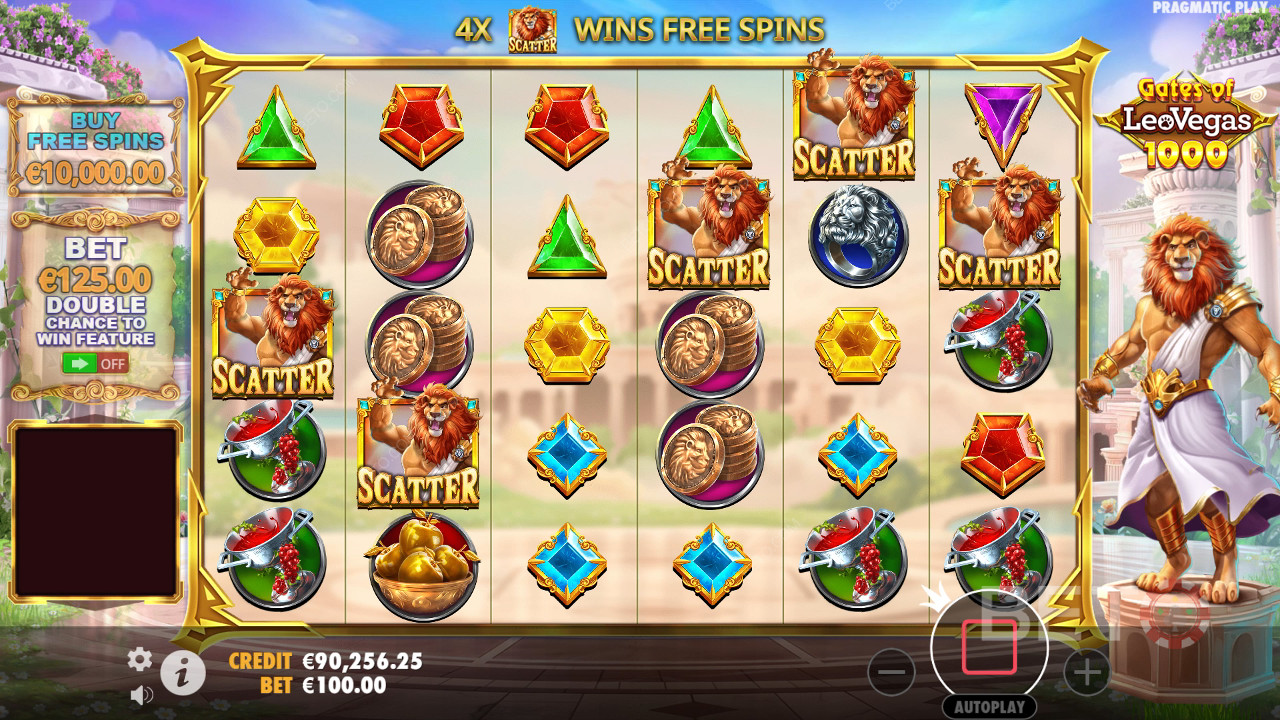Viewport: 1280px width, 720px height.
Task: Mute the sound speaker icon
Action: [x=142, y=694]
